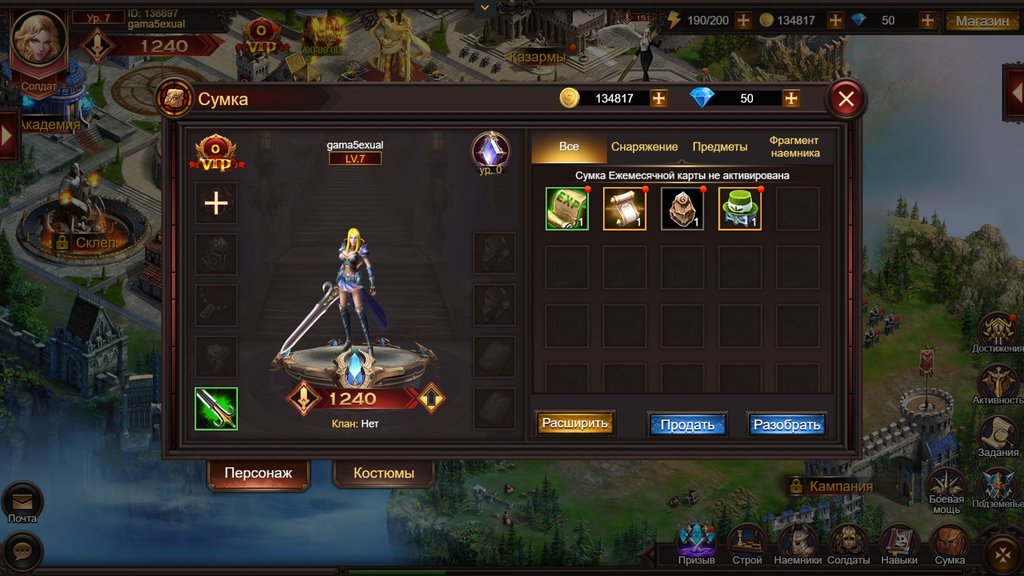This screenshot has width=1024, height=576.
Task: Select the Все tab
Action: point(569,147)
